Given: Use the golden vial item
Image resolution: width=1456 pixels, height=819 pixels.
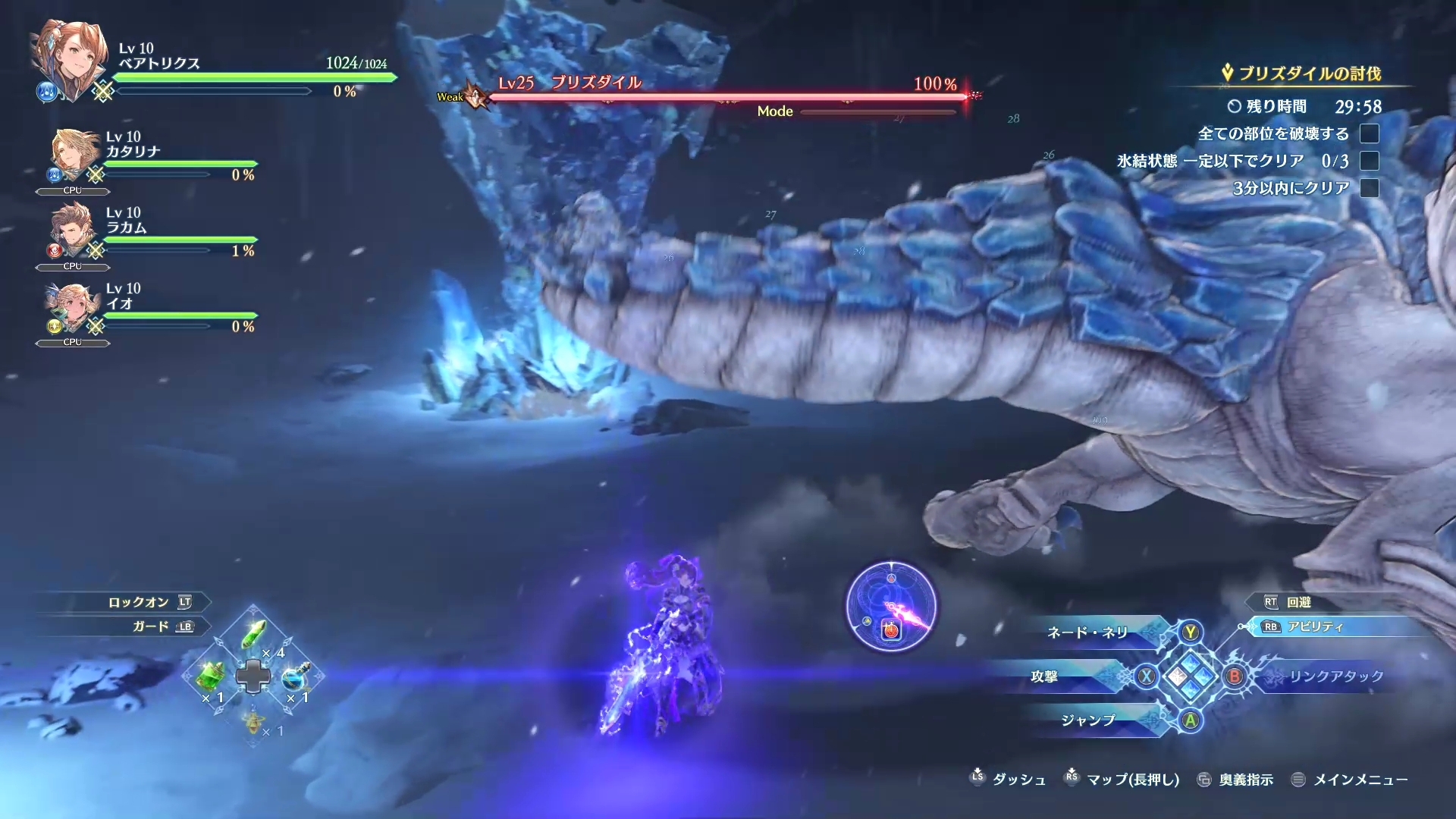Looking at the screenshot, I should coord(254,722).
